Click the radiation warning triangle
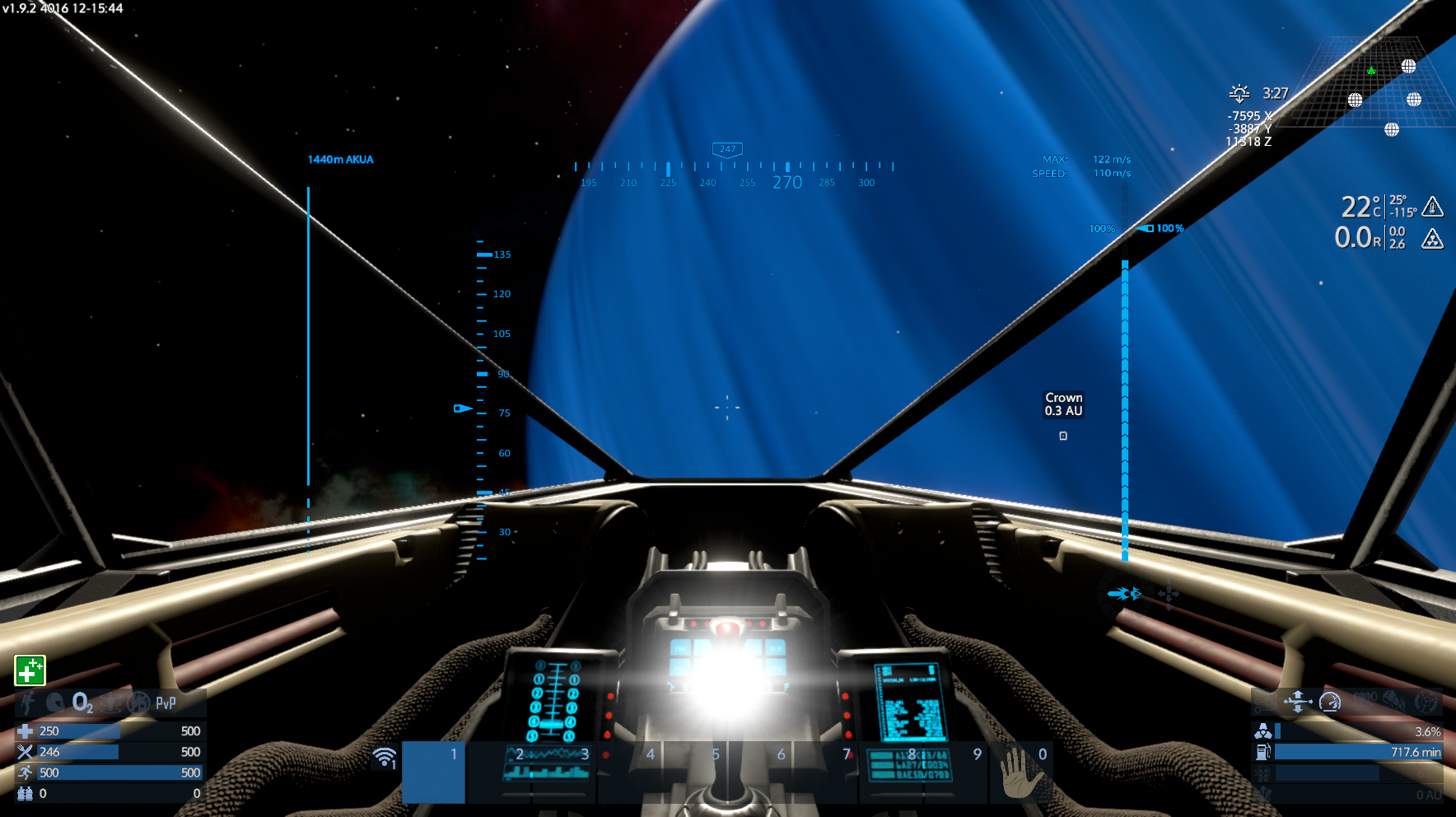This screenshot has width=1456, height=817. pos(1433,239)
